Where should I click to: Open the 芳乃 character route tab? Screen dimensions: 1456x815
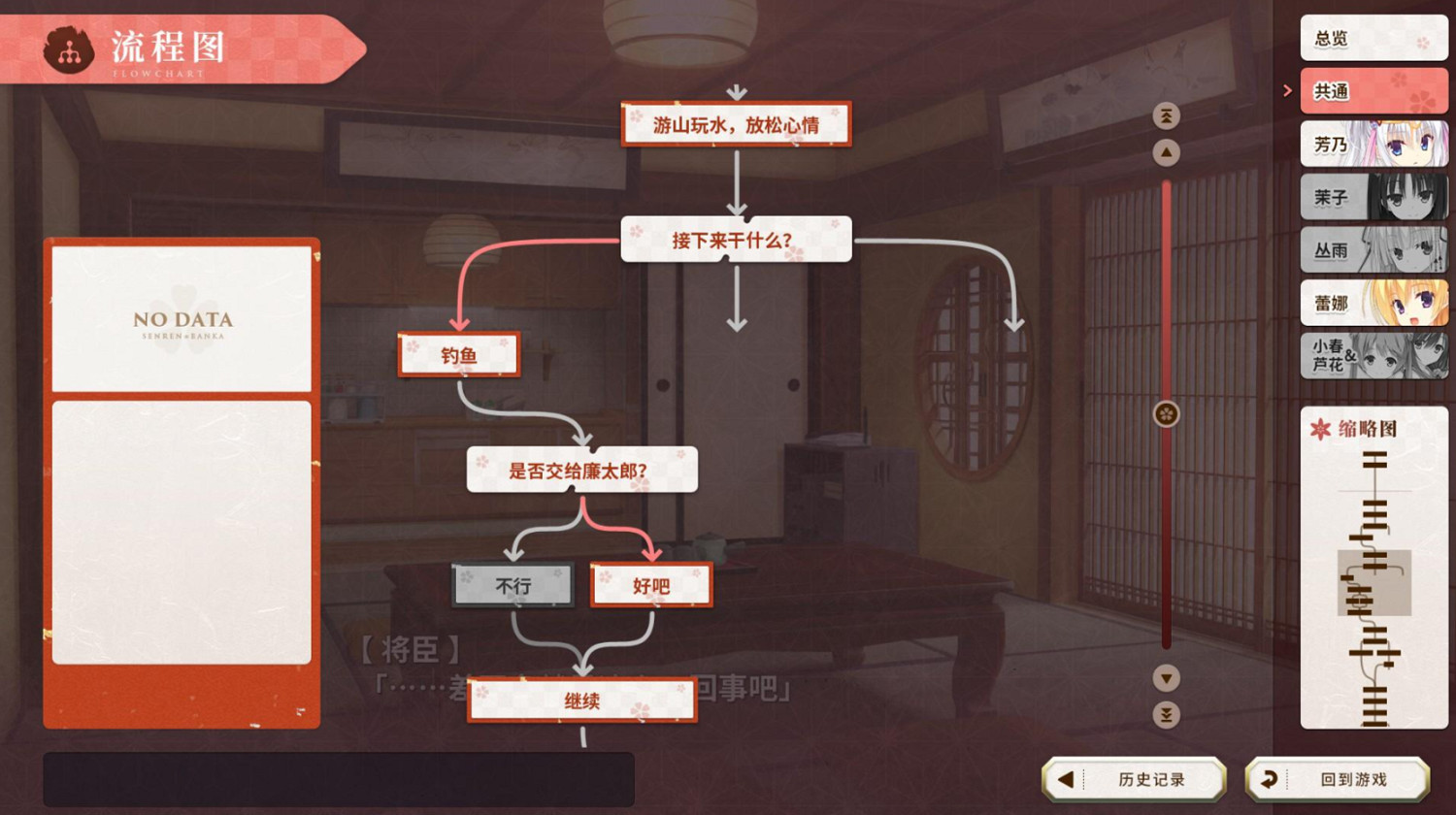pyautogui.click(x=1373, y=144)
